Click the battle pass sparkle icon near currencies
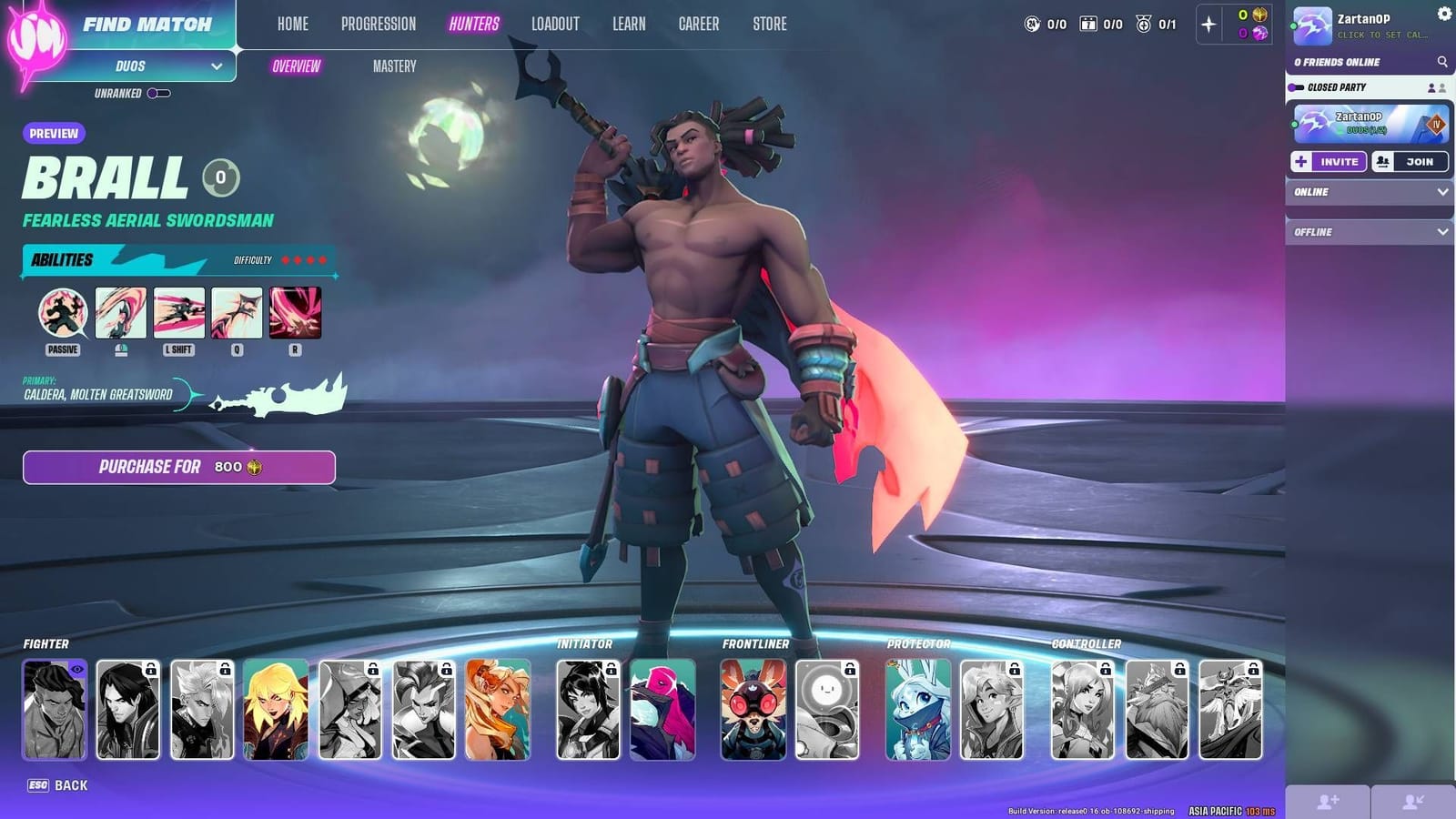Screen dimensions: 1456x819 tap(1210, 25)
